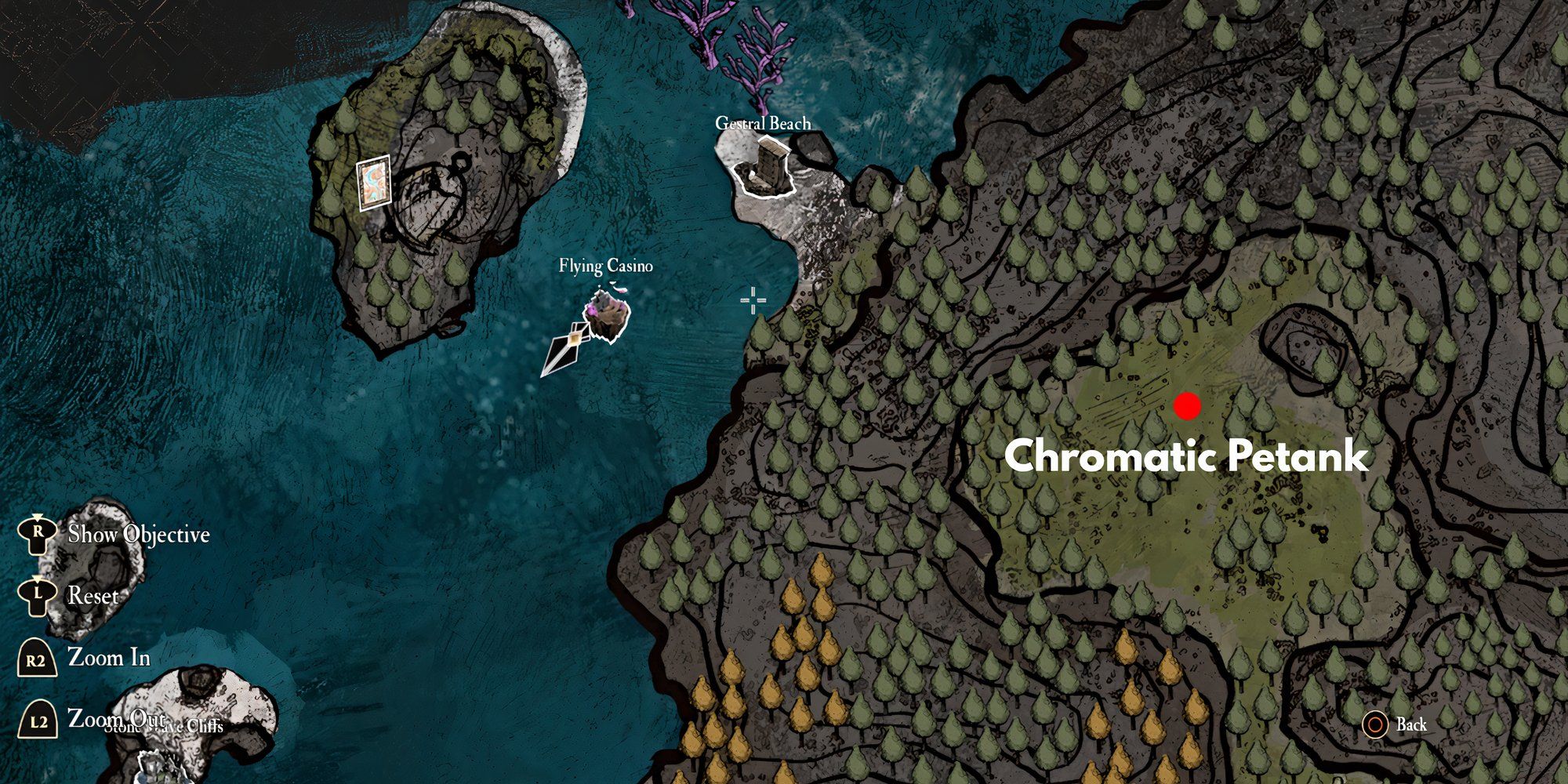
Task: Click the crosshair cursor marker near the coast
Action: (752, 300)
